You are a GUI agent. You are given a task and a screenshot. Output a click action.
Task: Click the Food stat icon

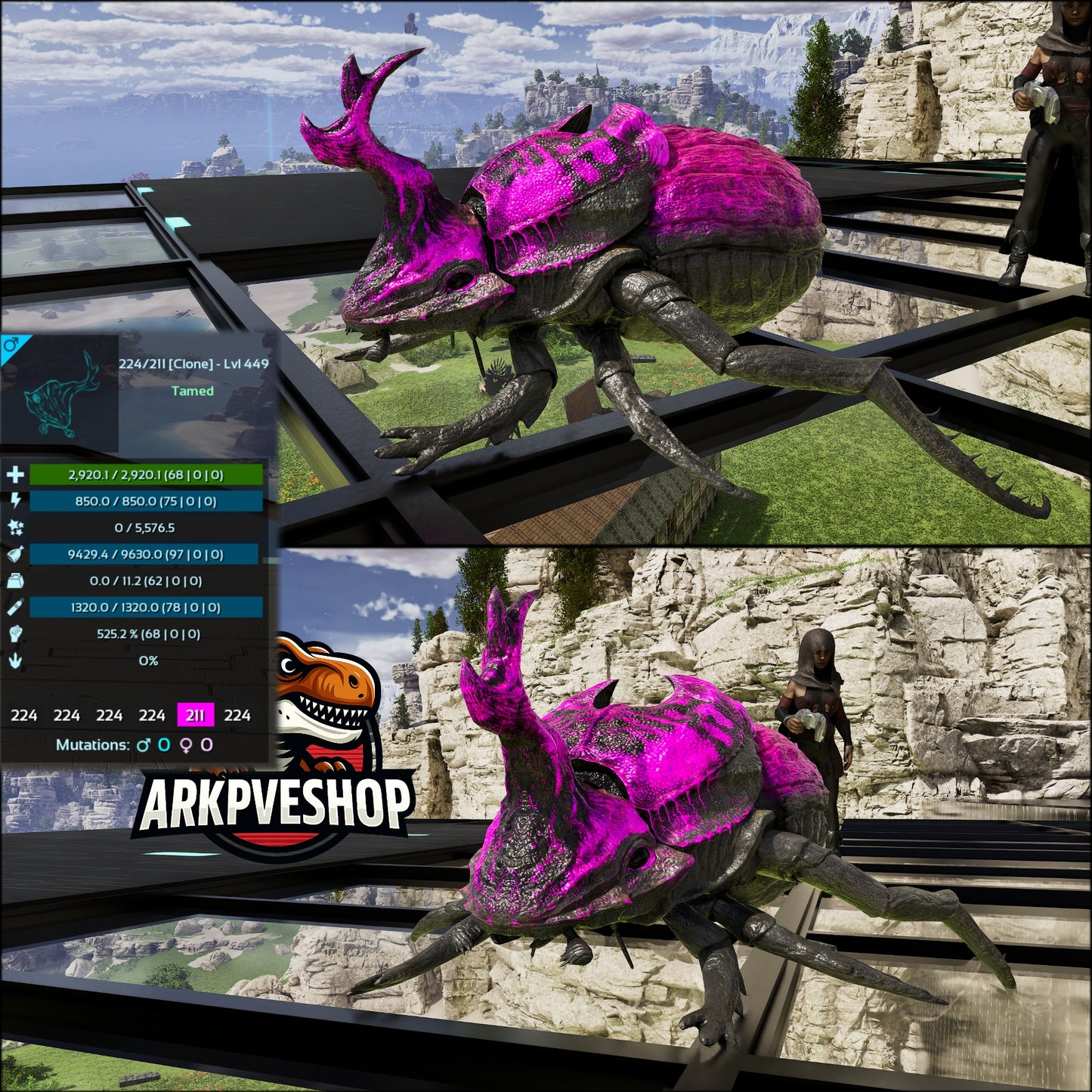point(14,553)
